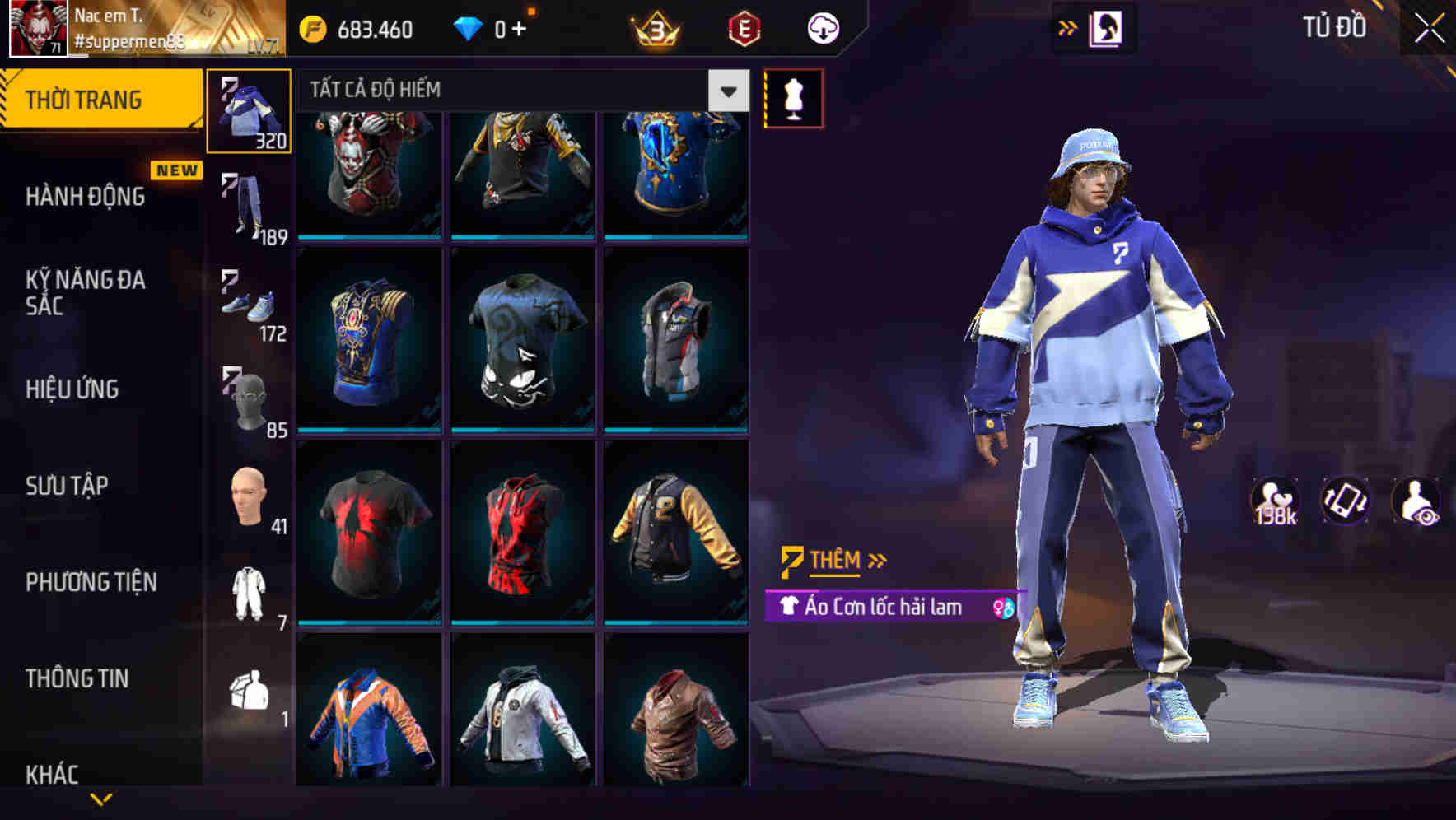The image size is (1456, 820).
Task: Click the double-arrow collapse next to TỦ ĐỒ
Action: 1066,27
